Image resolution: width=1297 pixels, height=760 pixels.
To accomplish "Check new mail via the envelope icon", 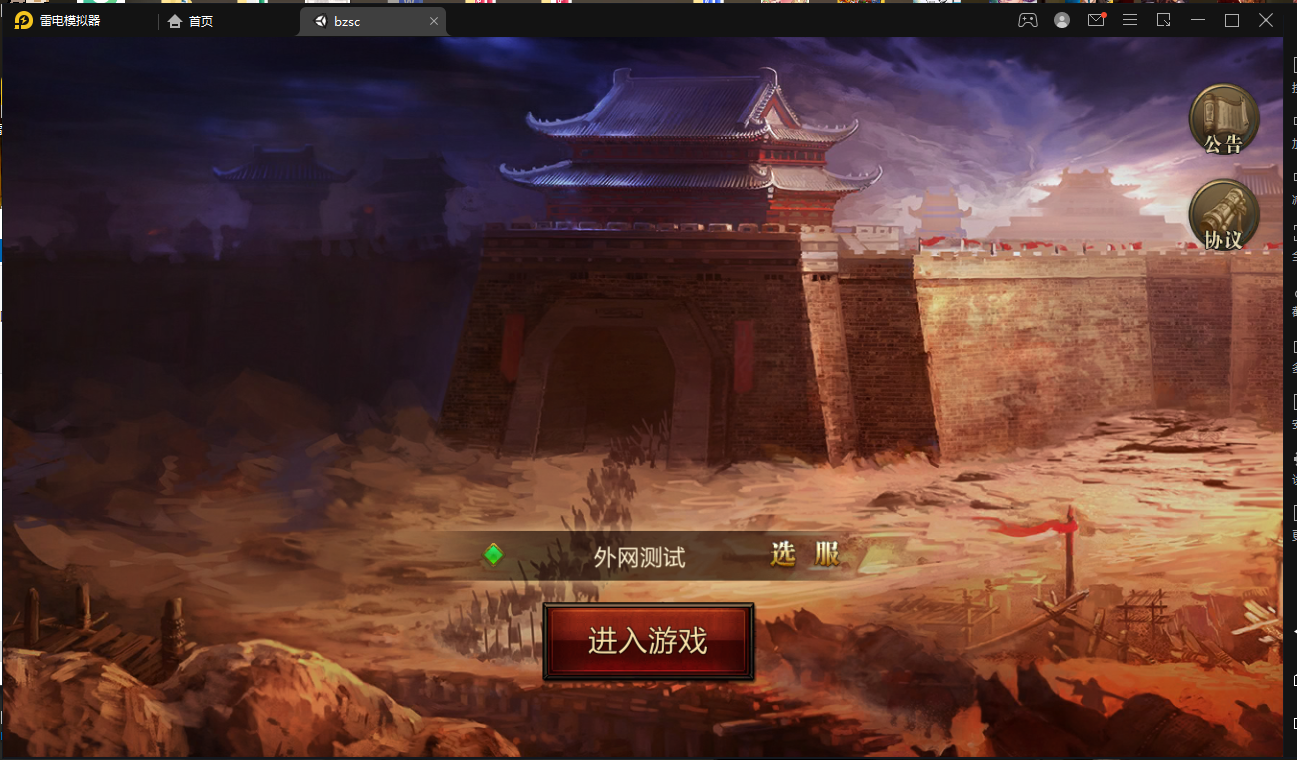I will tap(1096, 20).
